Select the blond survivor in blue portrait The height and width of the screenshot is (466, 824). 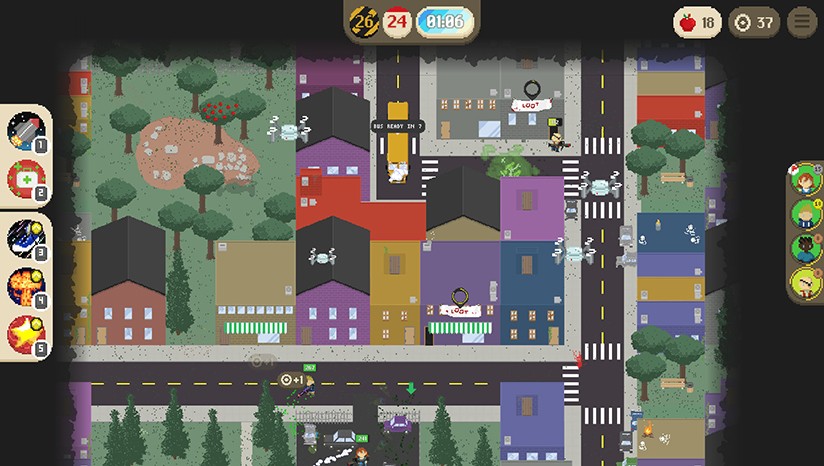805,214
